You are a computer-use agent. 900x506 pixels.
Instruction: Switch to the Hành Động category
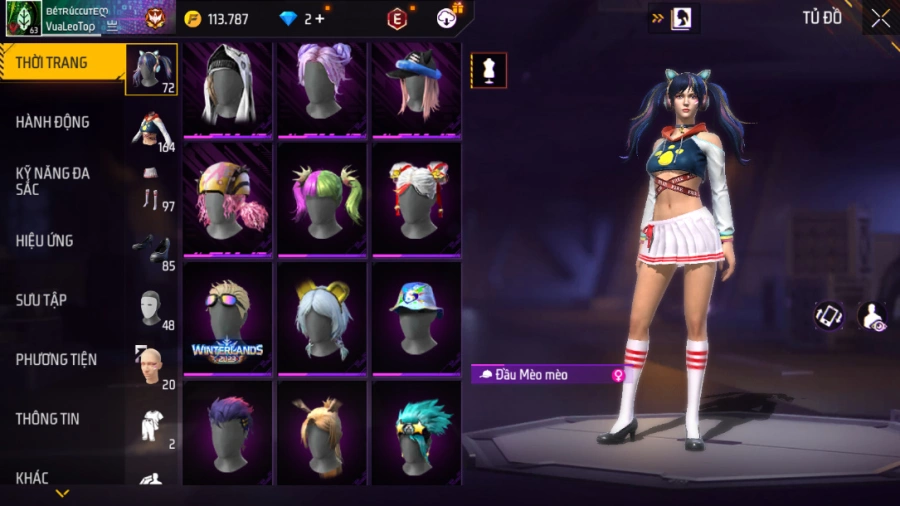click(x=52, y=122)
